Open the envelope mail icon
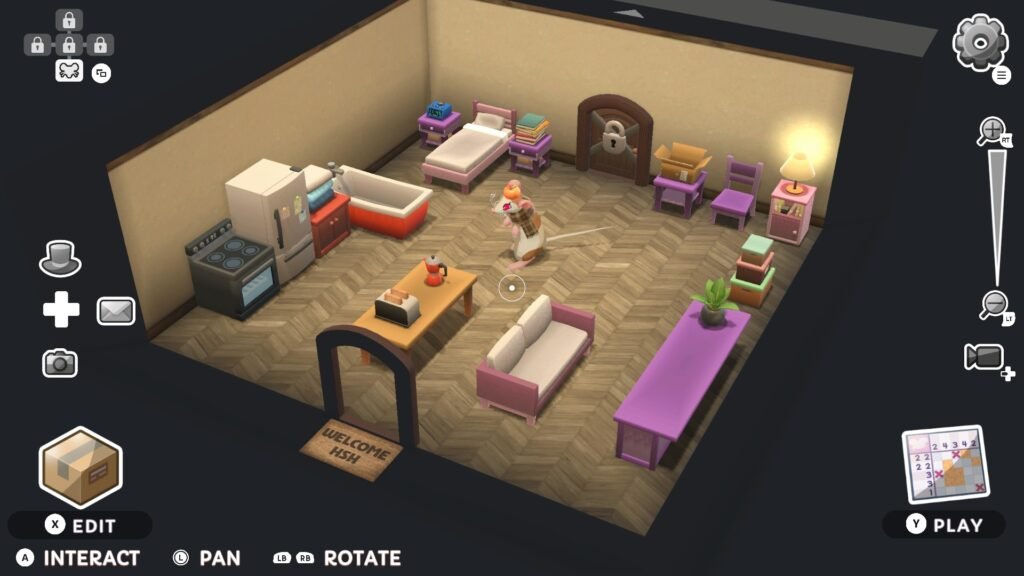This screenshot has height=576, width=1024. pyautogui.click(x=116, y=311)
